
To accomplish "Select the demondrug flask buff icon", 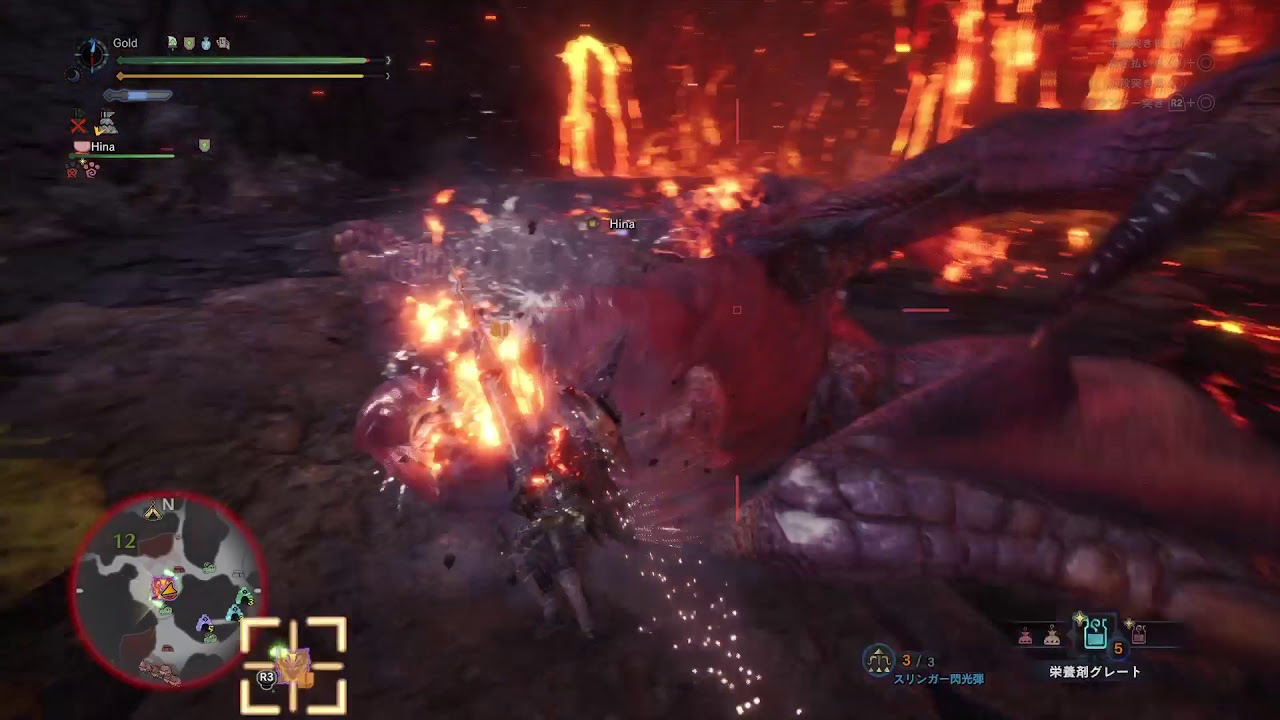I will click(205, 43).
